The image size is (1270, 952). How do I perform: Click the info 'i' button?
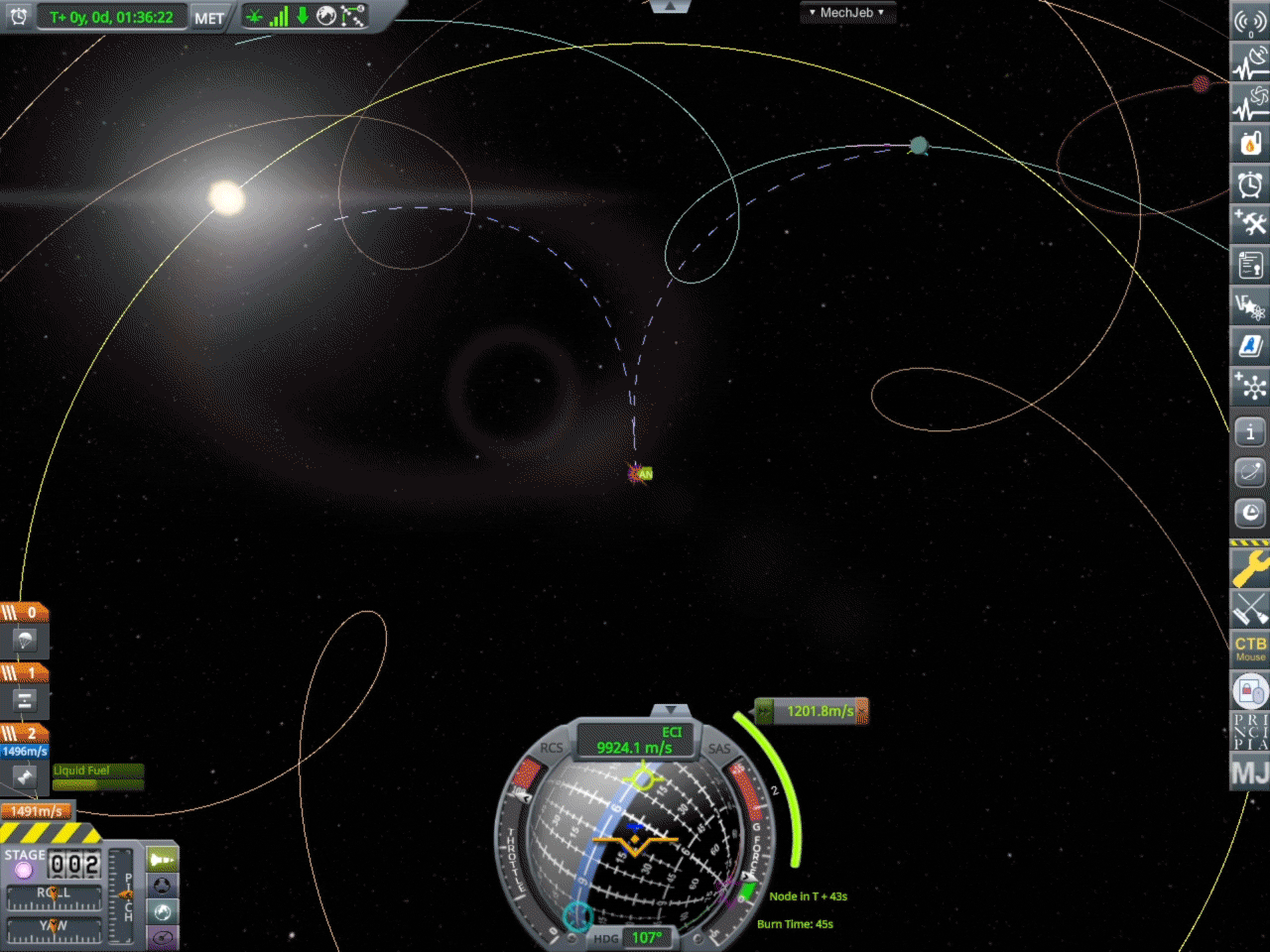tap(1249, 431)
